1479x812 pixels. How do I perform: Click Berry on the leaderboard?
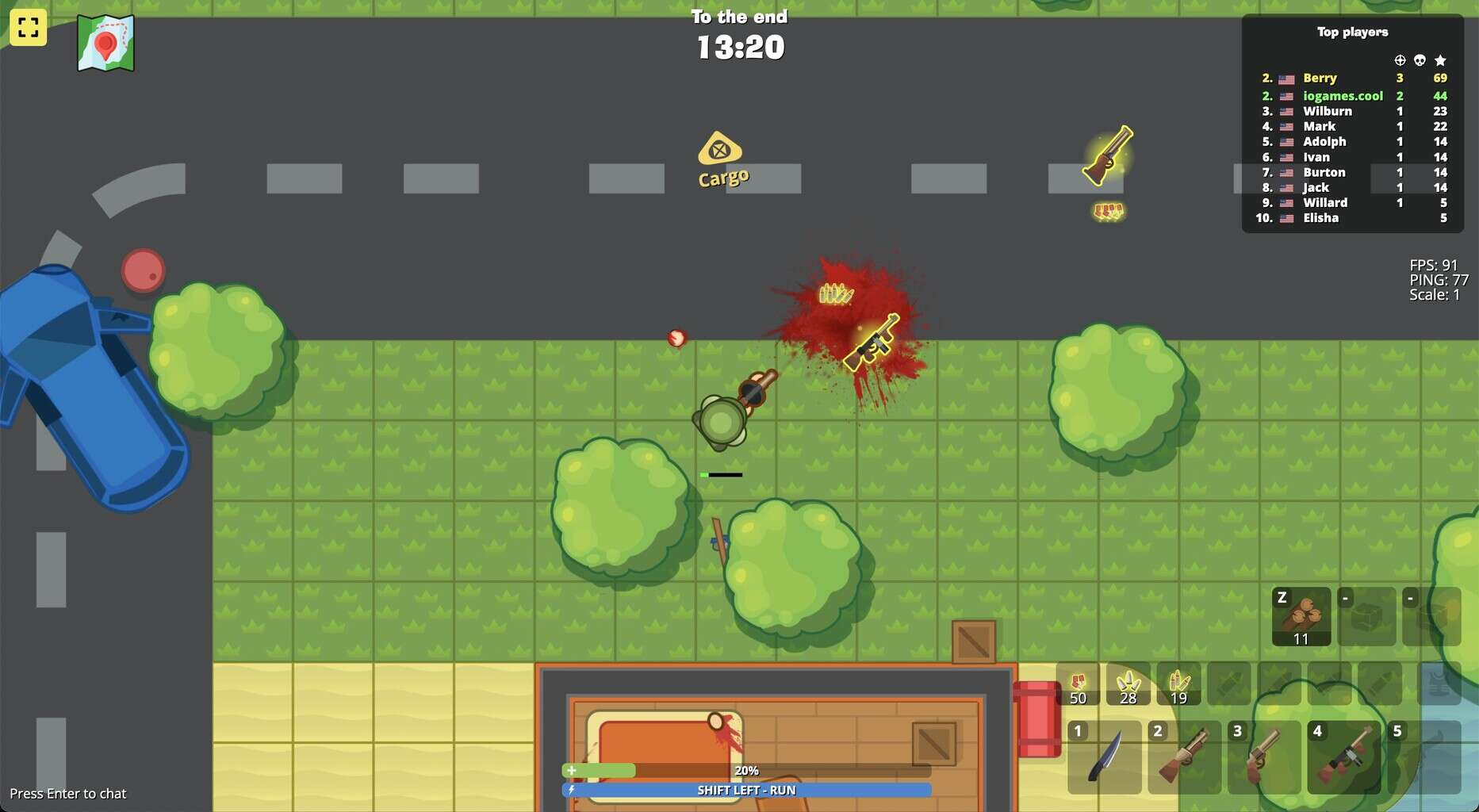[1321, 78]
